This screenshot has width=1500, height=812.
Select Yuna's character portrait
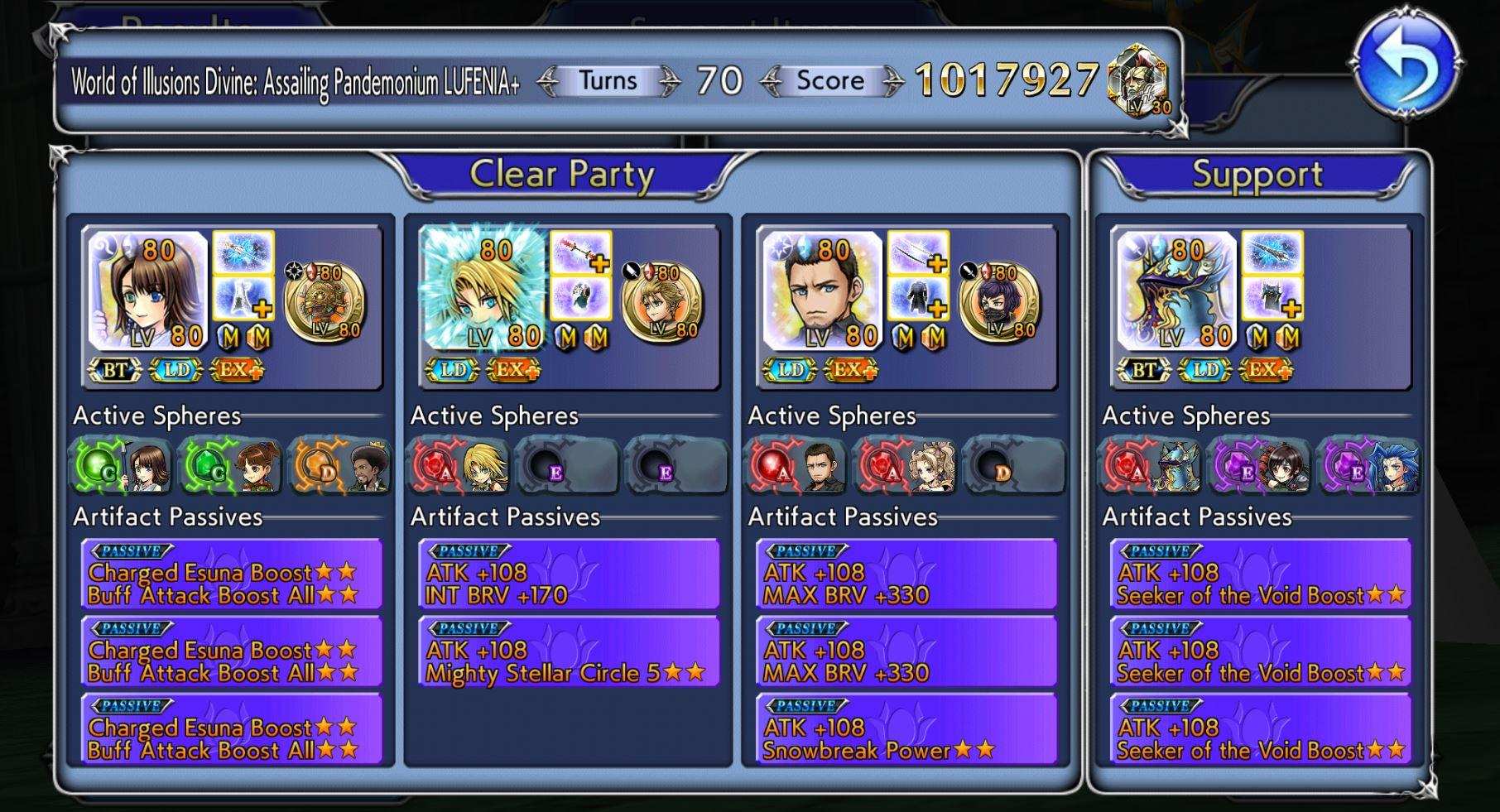click(148, 291)
